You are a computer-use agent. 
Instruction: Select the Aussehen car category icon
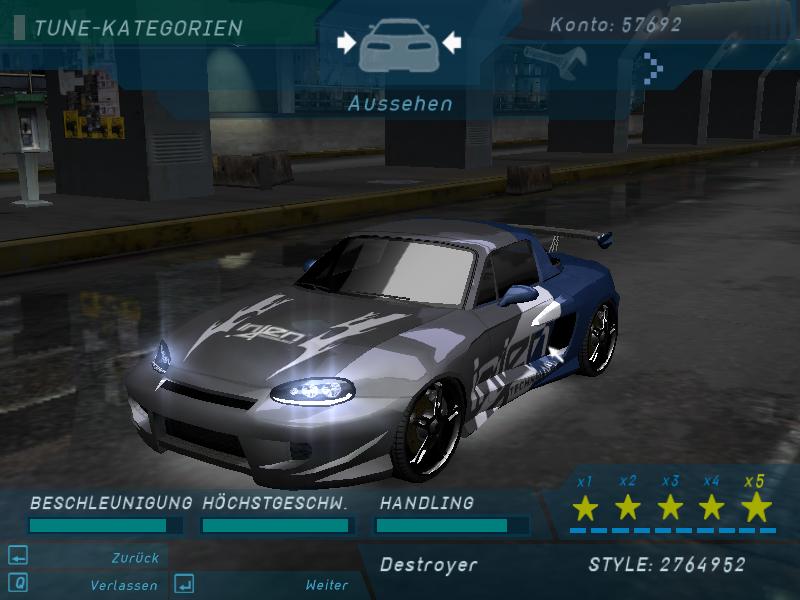click(x=399, y=45)
